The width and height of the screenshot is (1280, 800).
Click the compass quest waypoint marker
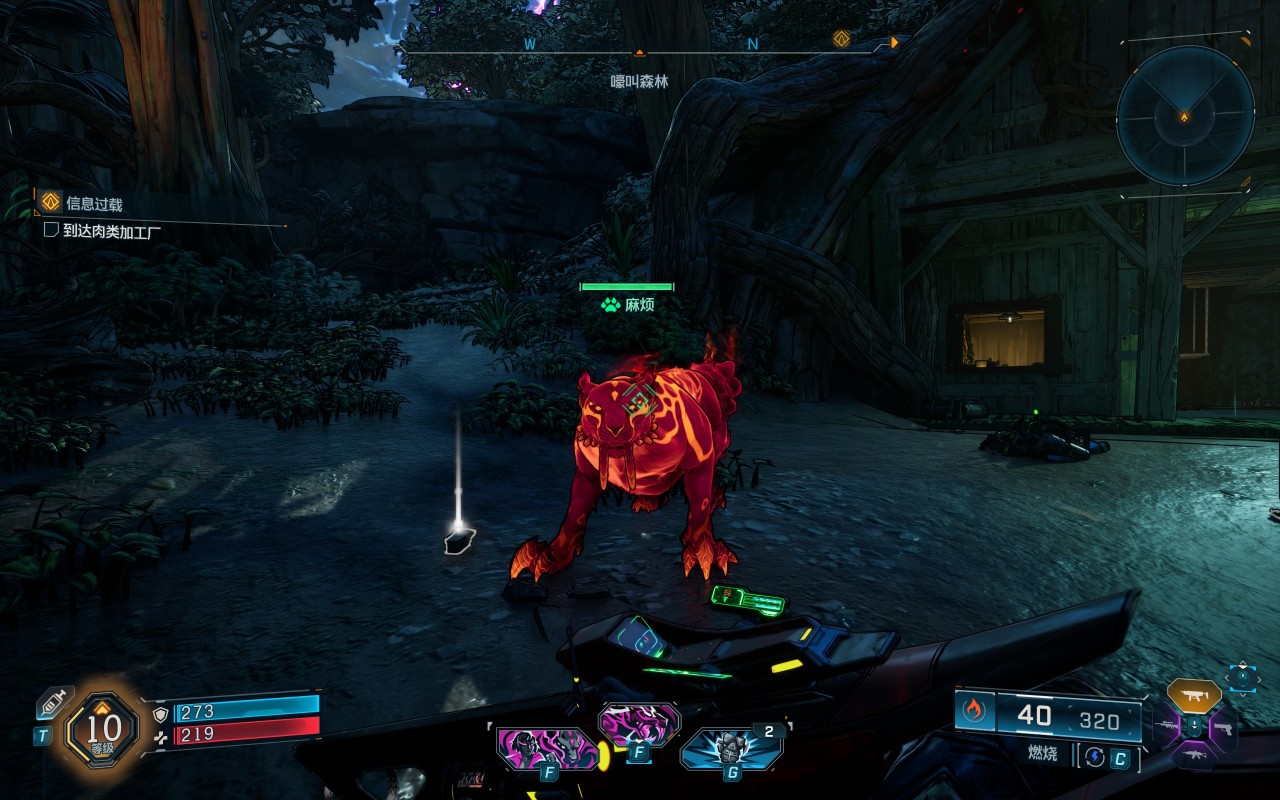[x=841, y=39]
